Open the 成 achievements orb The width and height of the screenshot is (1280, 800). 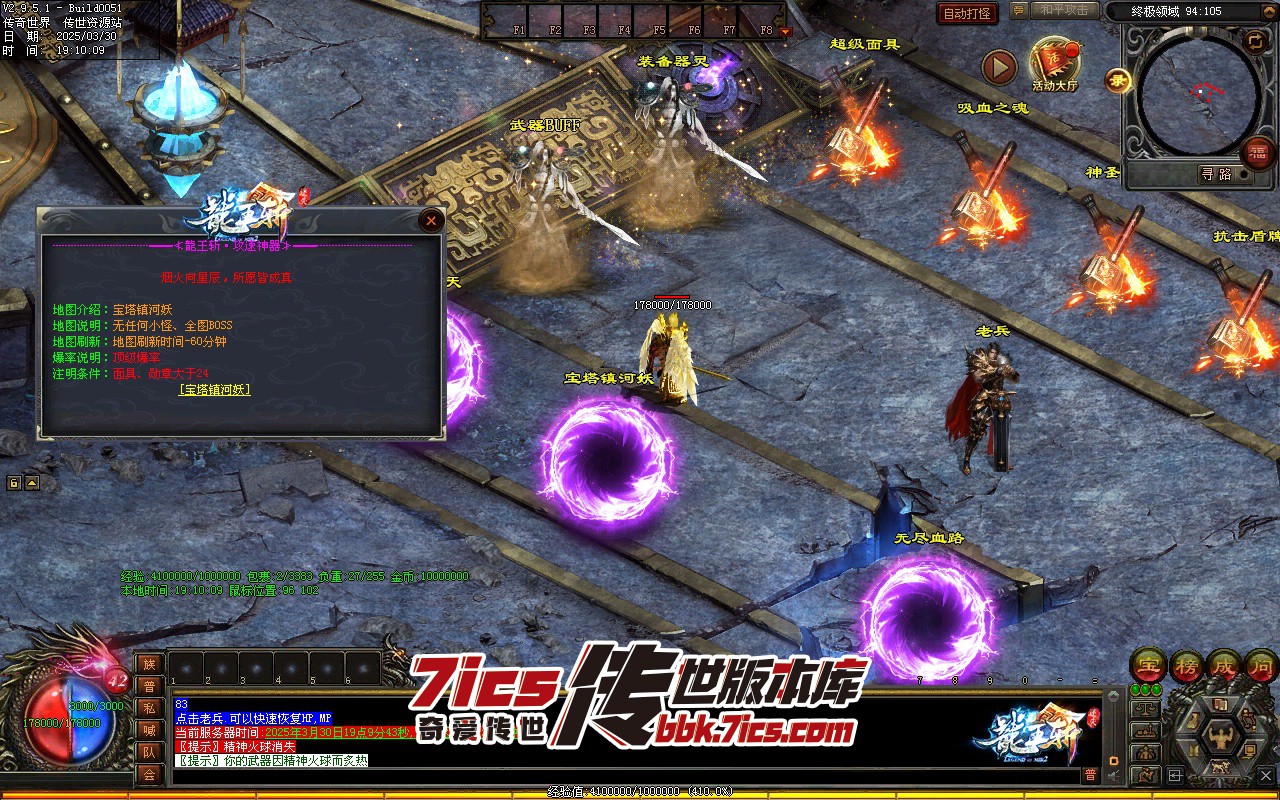1225,665
